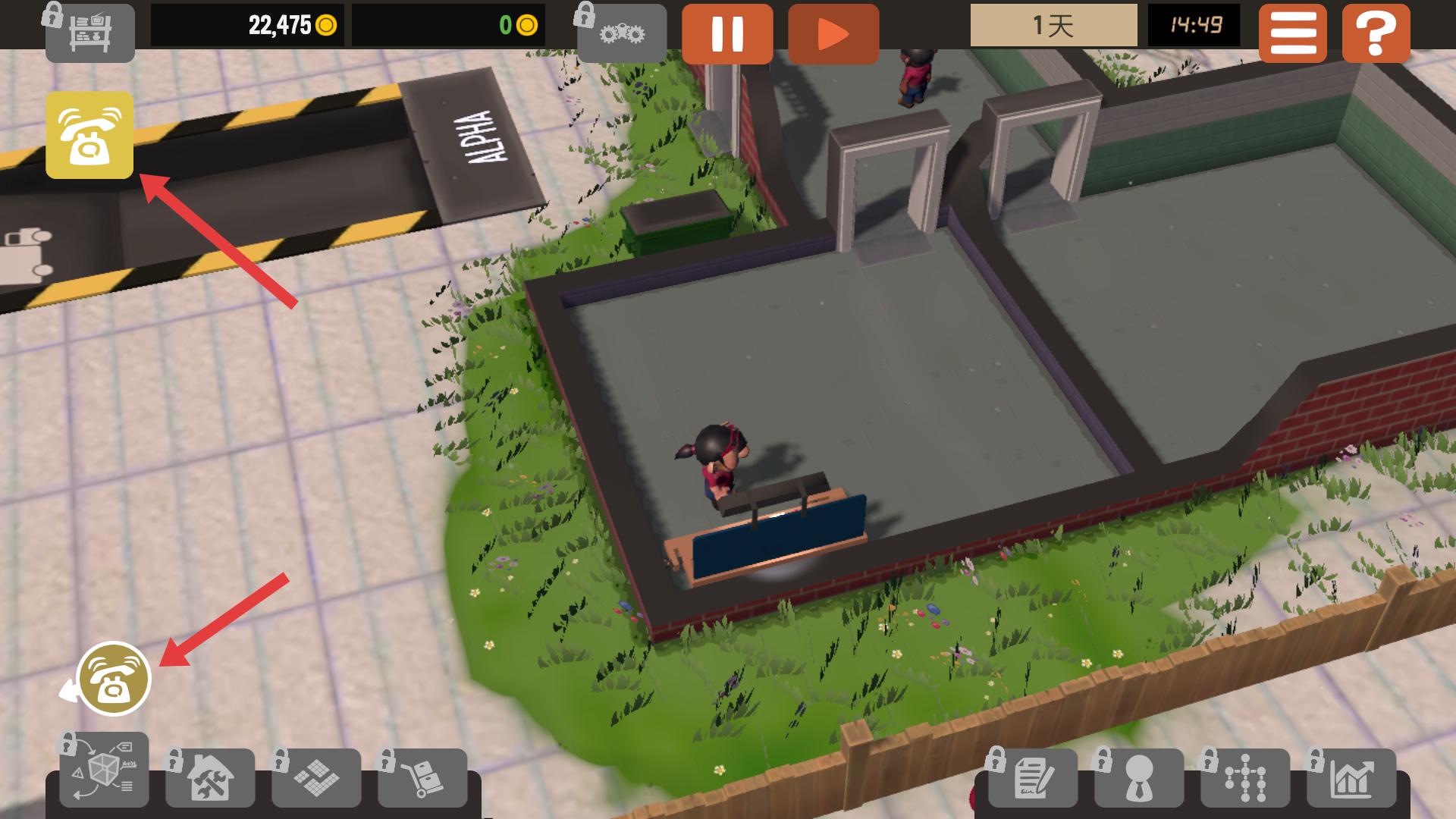Tap the round gold phone call icon

(x=114, y=679)
